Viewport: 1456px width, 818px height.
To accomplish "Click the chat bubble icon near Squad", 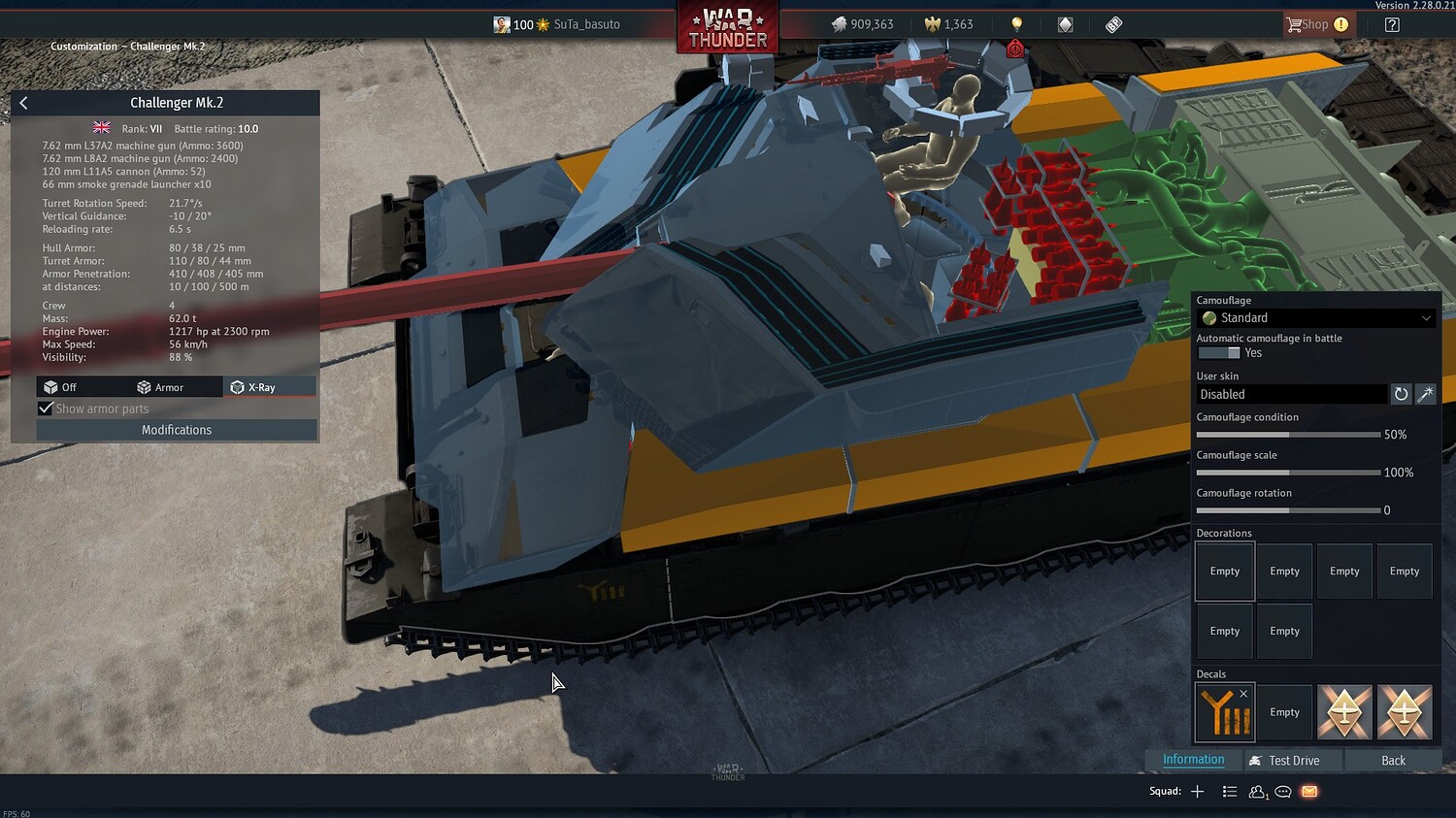I will tap(1282, 792).
